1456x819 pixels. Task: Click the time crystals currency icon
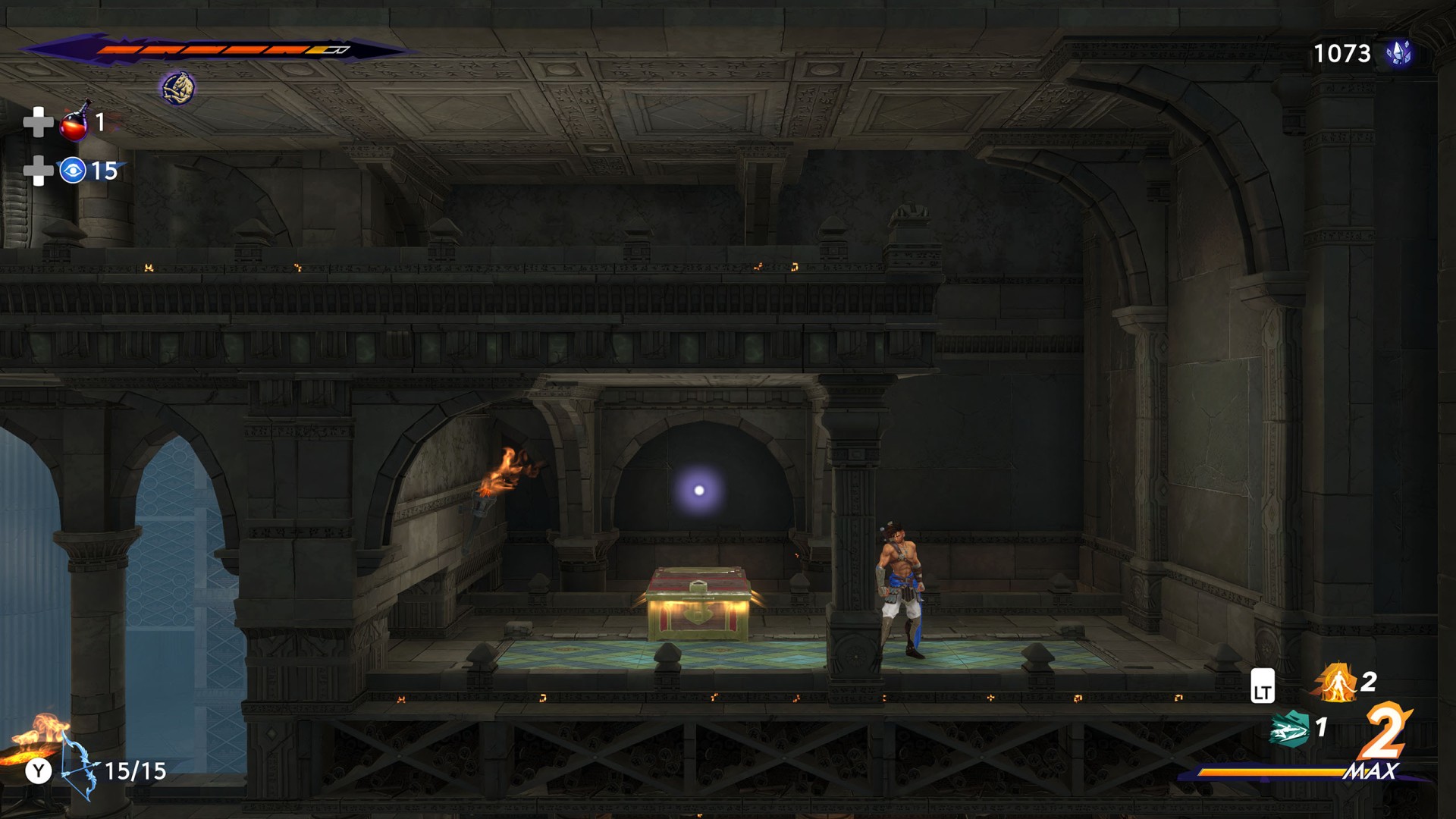click(1398, 53)
